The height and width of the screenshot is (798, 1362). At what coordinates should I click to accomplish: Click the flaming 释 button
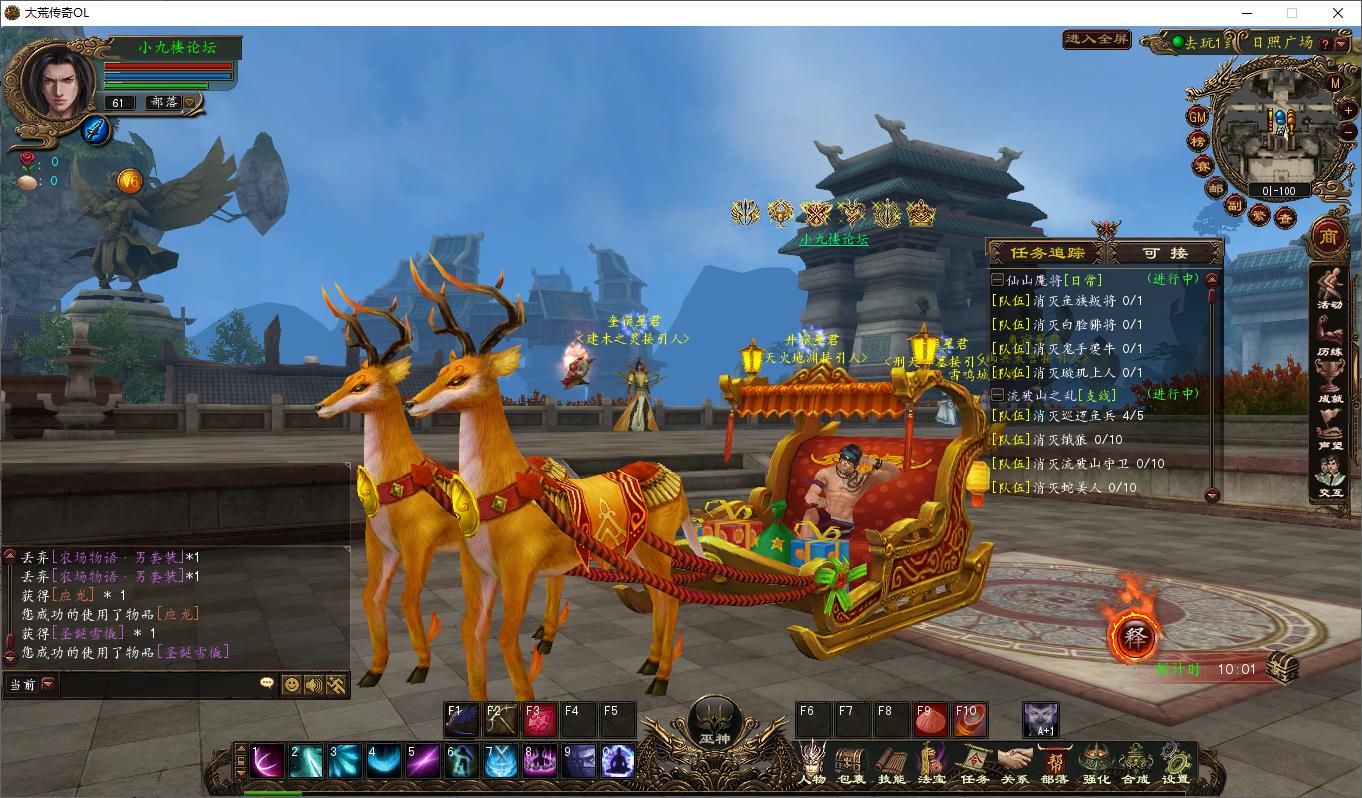(x=1134, y=637)
